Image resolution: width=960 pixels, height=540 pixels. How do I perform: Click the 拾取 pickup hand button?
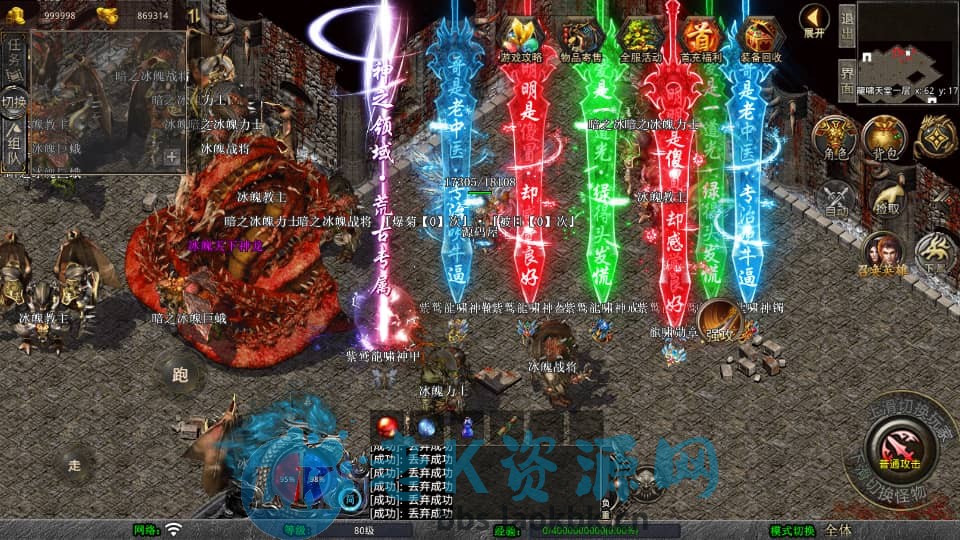pyautogui.click(x=885, y=200)
